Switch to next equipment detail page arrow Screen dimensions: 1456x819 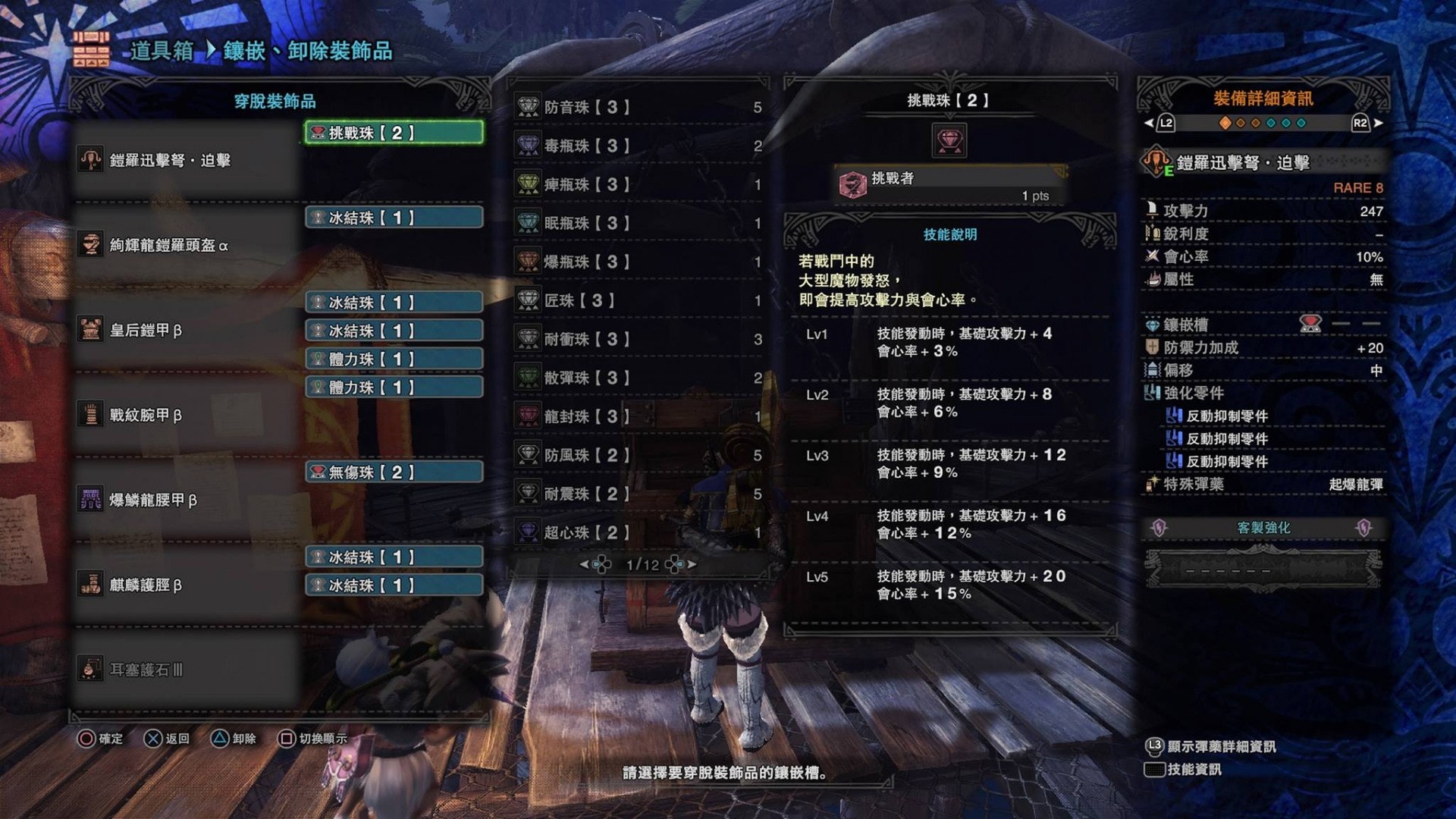pyautogui.click(x=1378, y=123)
